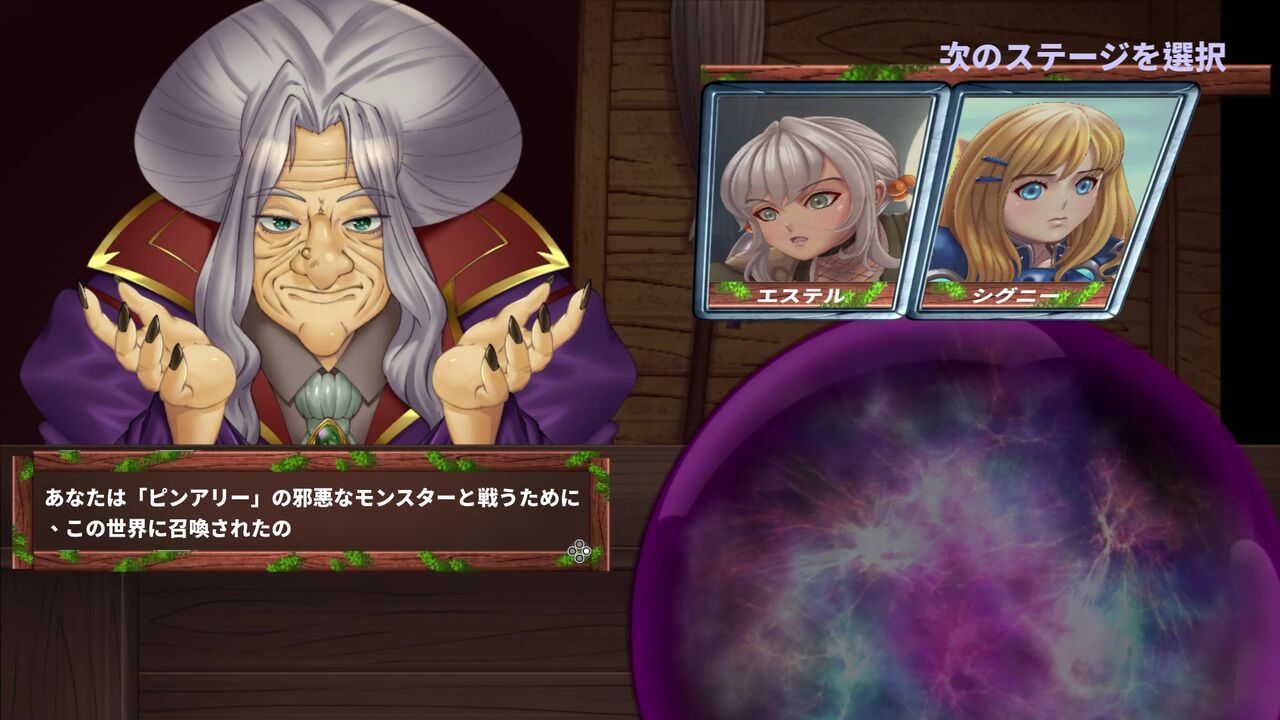This screenshot has height=720, width=1280.
Task: Click the d-pad controller prompt icon
Action: coord(579,549)
